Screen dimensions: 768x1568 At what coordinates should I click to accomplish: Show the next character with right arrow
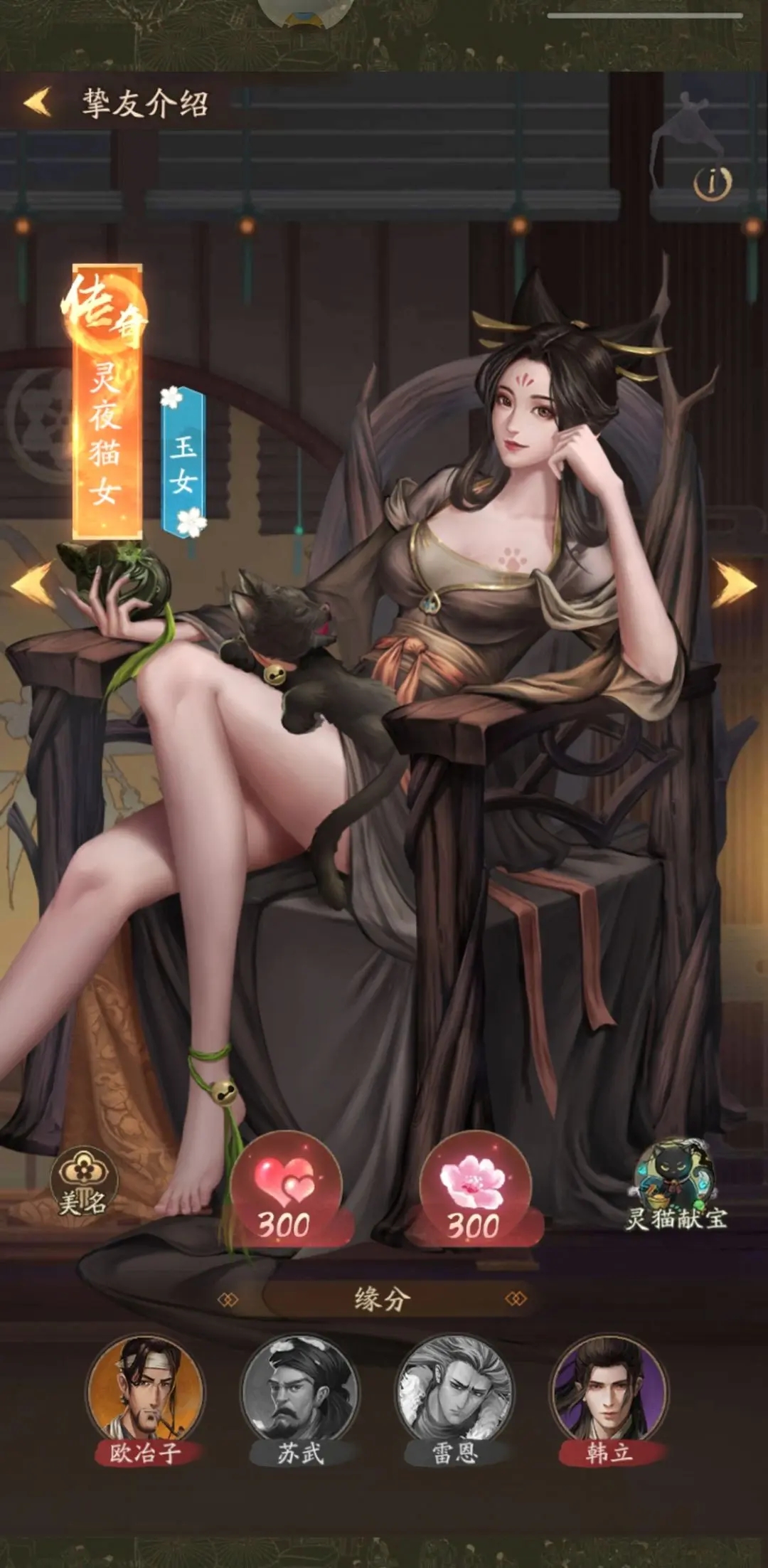[735, 583]
